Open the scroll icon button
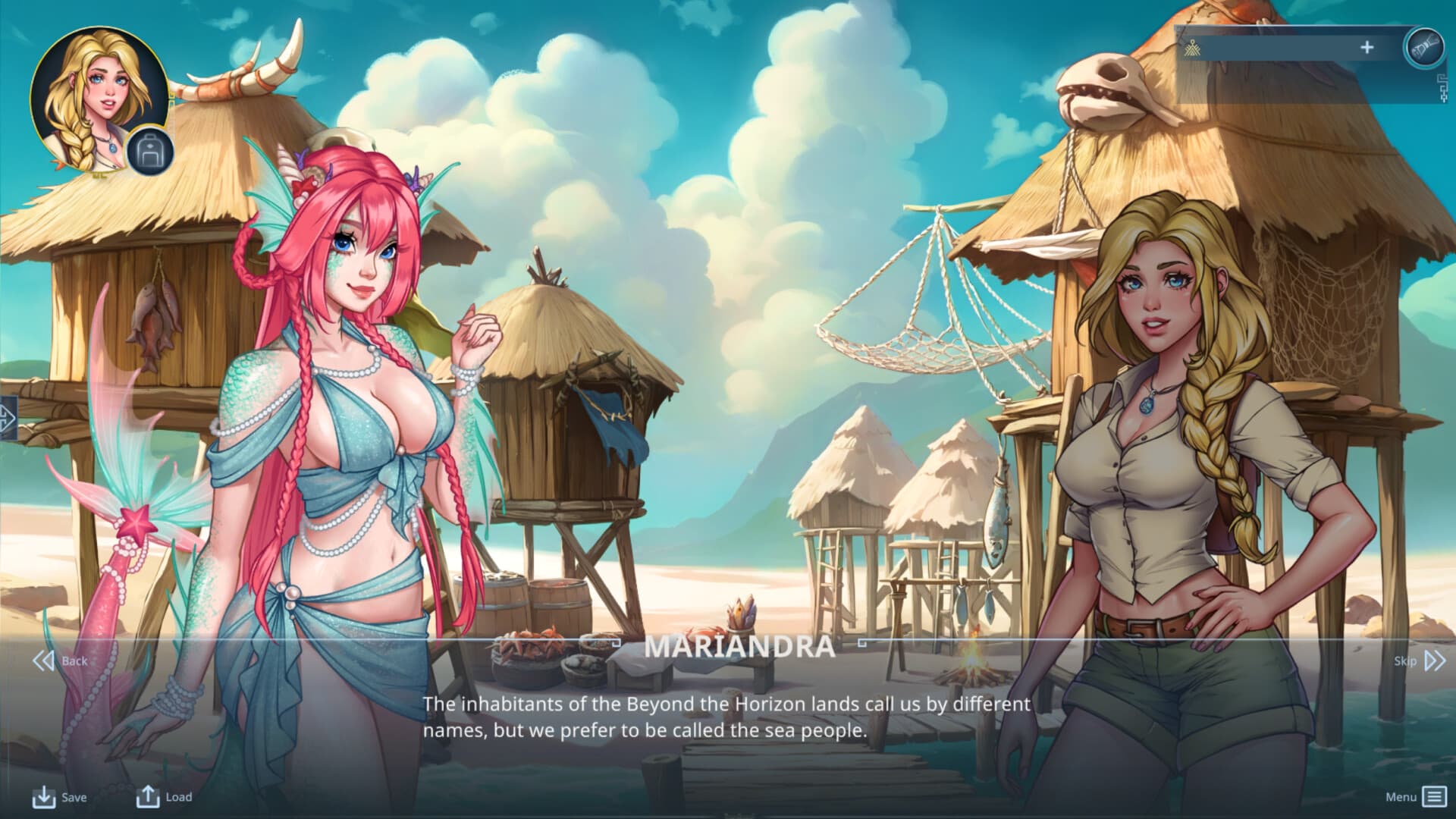 pyautogui.click(x=1423, y=47)
